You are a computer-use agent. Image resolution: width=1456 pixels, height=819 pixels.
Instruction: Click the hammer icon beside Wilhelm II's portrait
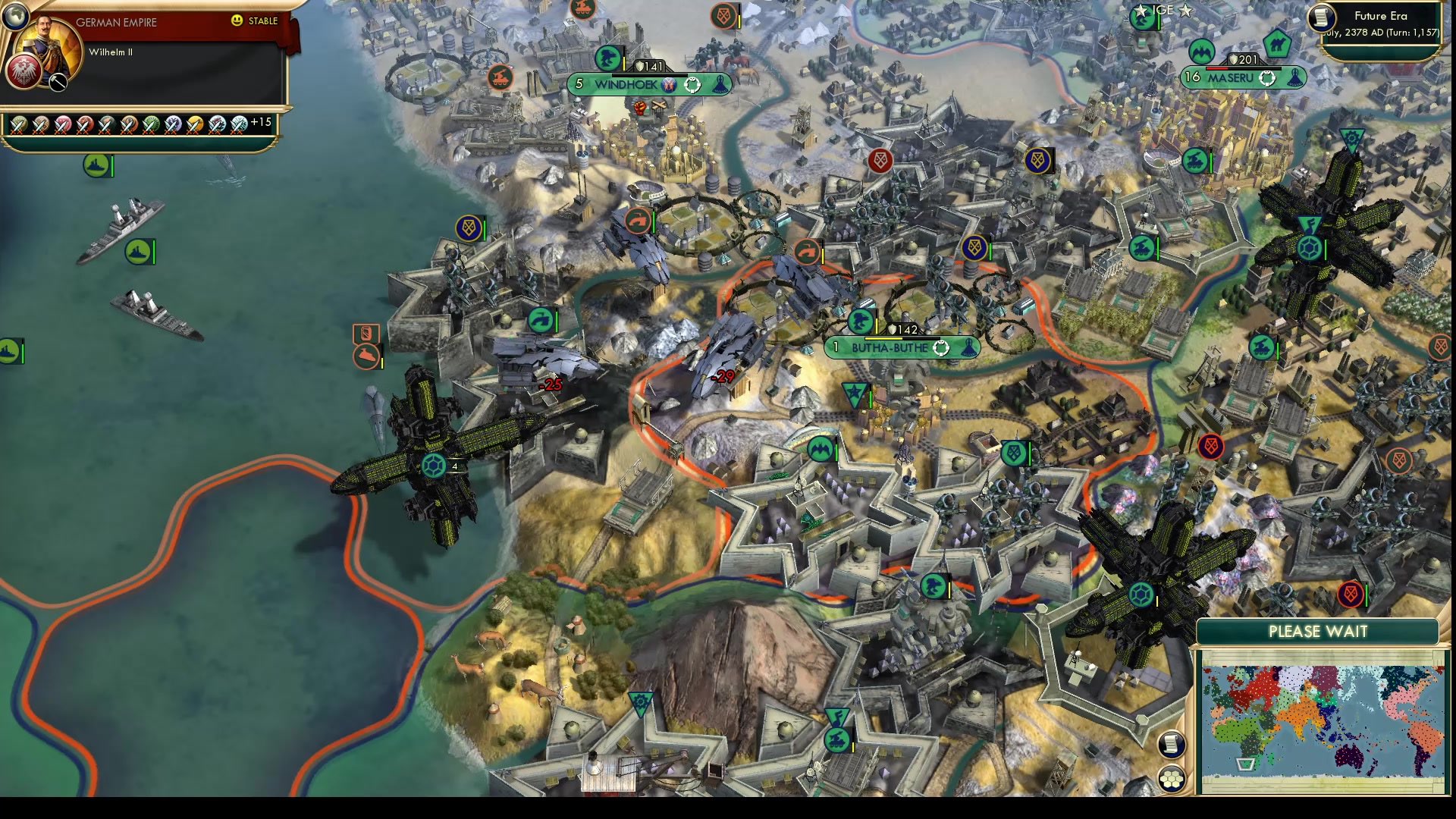[58, 82]
